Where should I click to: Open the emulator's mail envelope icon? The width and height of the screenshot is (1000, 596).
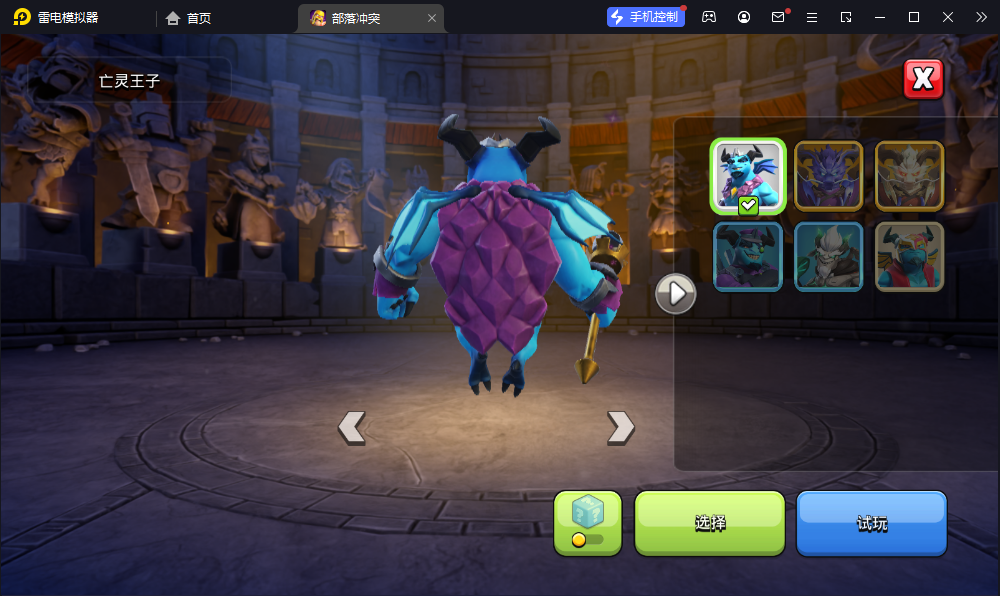click(x=778, y=17)
